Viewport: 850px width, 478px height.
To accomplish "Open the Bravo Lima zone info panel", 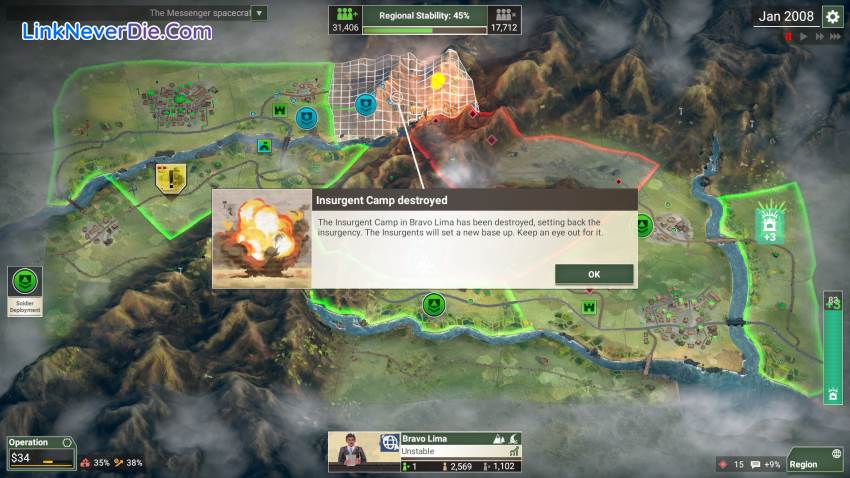I will click(424, 452).
